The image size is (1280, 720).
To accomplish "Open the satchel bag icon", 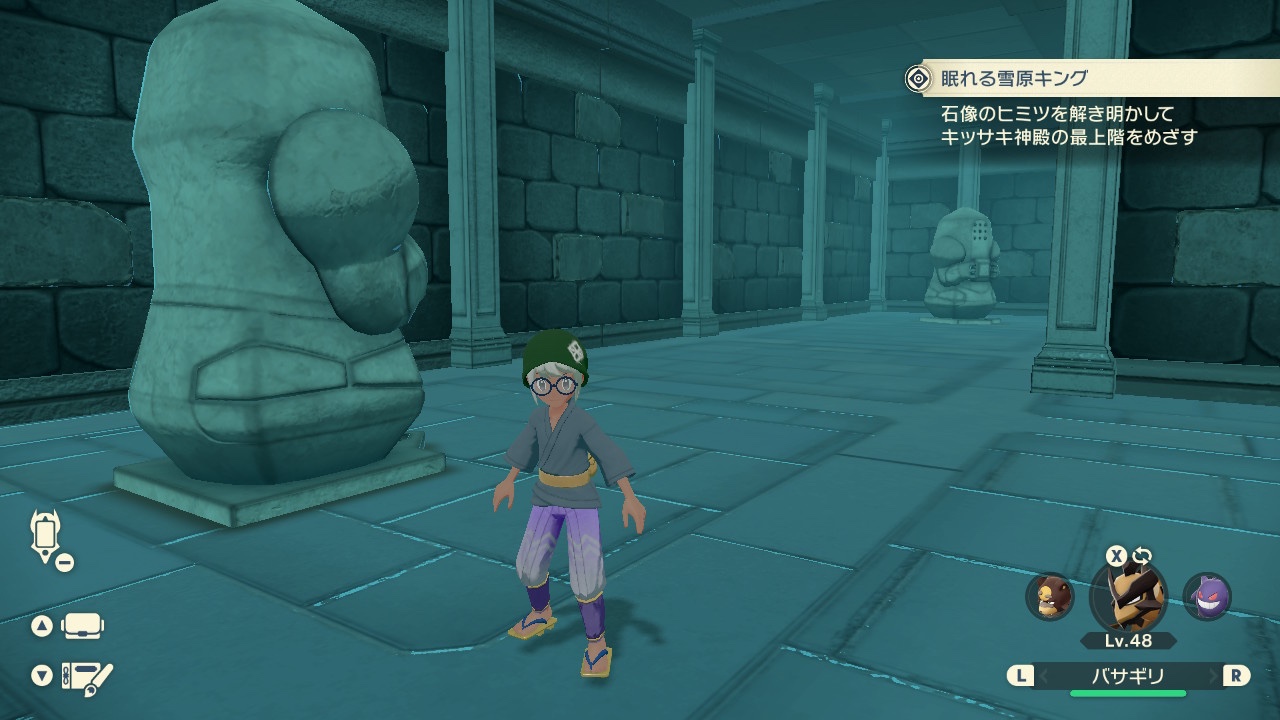I will pos(82,627).
